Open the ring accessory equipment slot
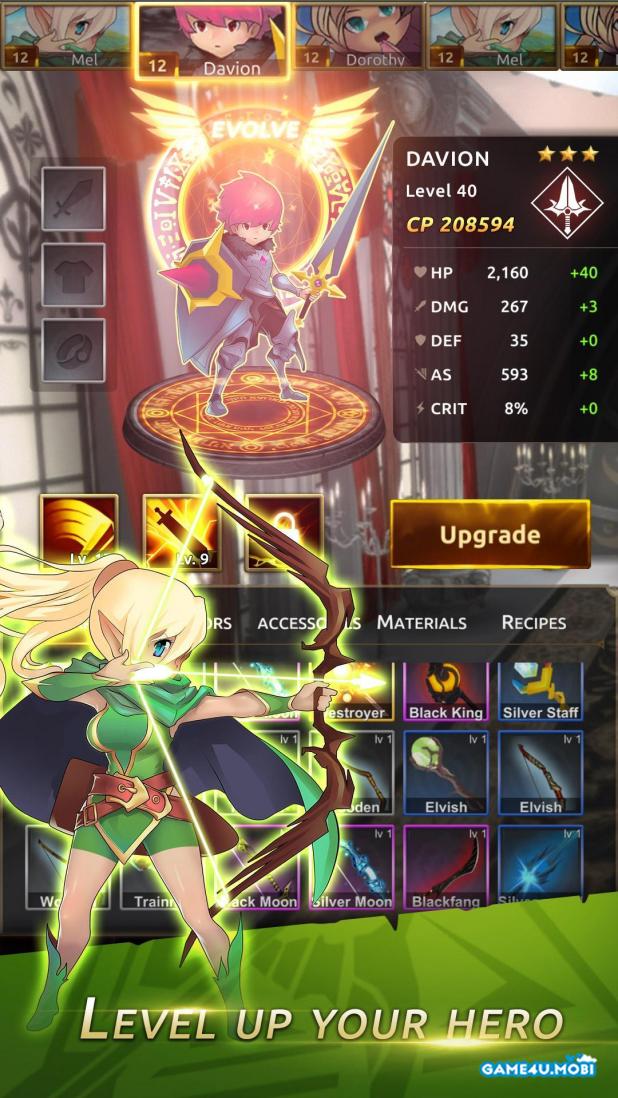This screenshot has width=618, height=1098. pyautogui.click(x=73, y=350)
